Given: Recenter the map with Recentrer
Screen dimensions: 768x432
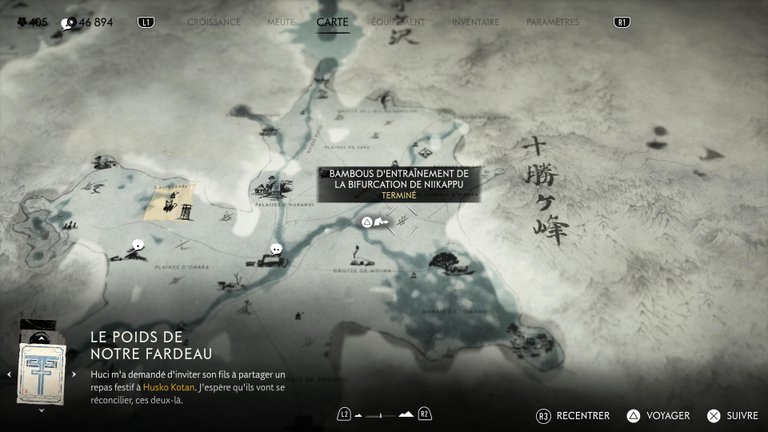Looking at the screenshot, I should [x=572, y=415].
